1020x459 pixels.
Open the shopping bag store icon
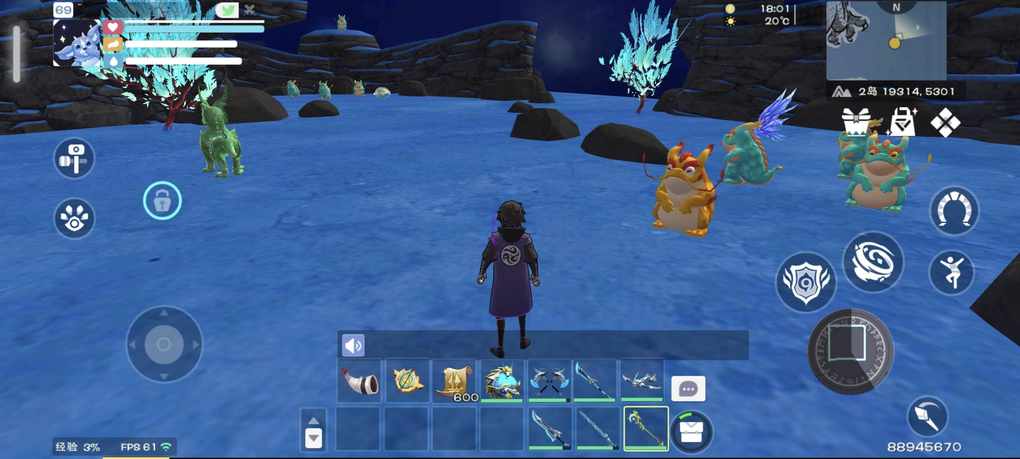point(902,122)
